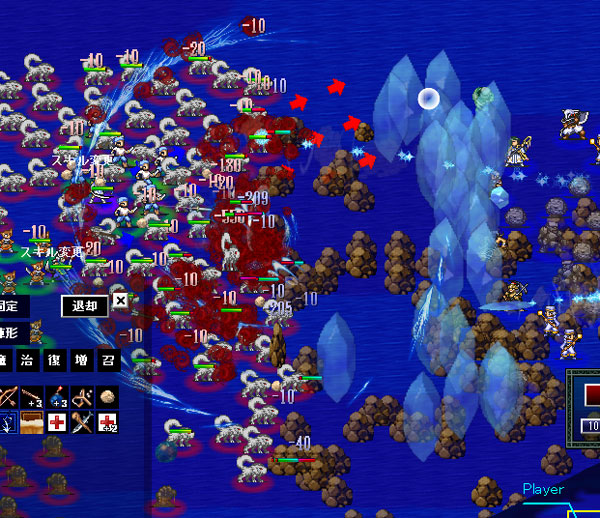Activate the arrows +3 skill icon
The height and width of the screenshot is (518, 600).
[33, 398]
